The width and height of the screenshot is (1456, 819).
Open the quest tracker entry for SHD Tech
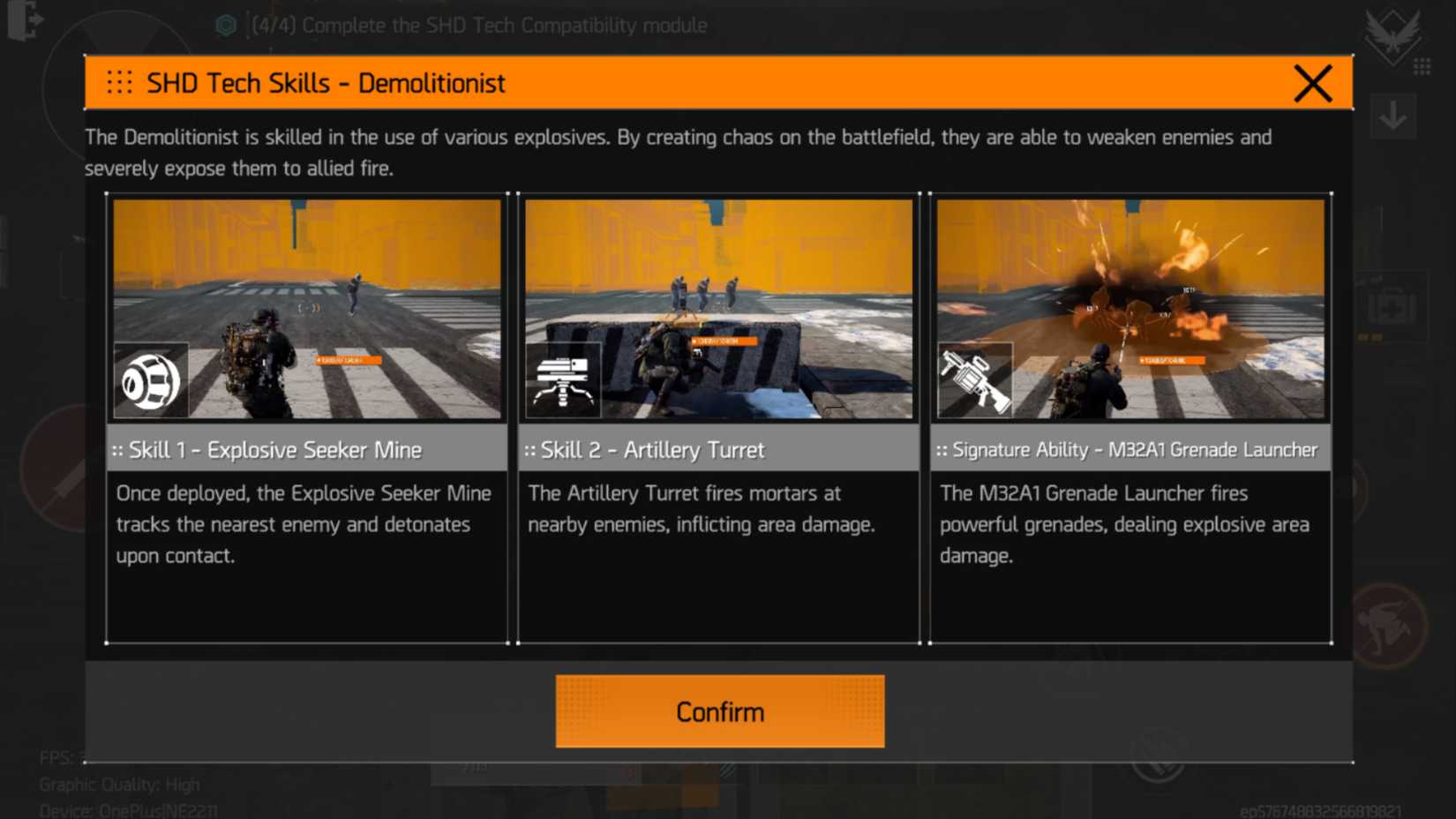478,26
